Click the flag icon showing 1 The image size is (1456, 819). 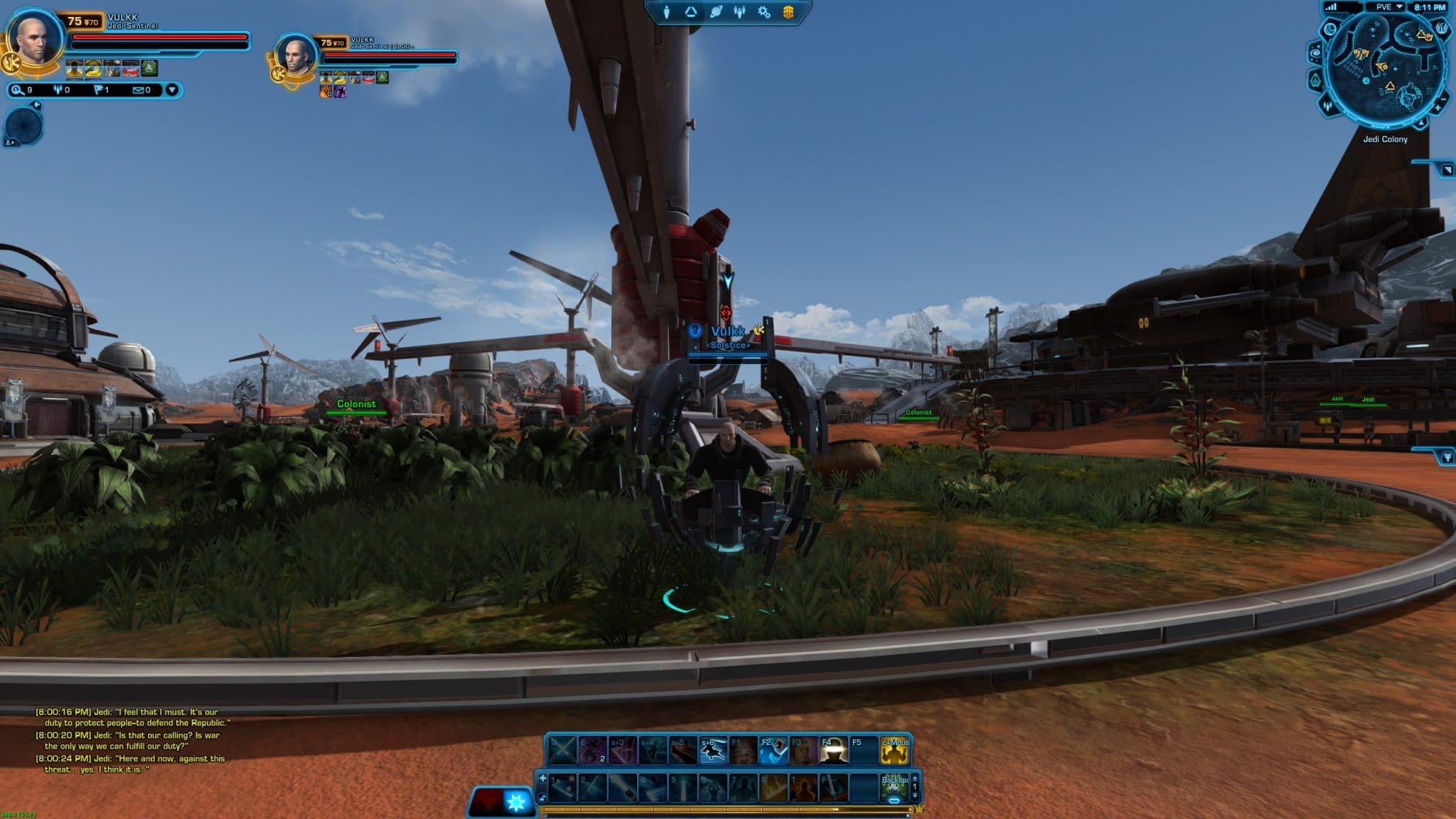[x=98, y=90]
